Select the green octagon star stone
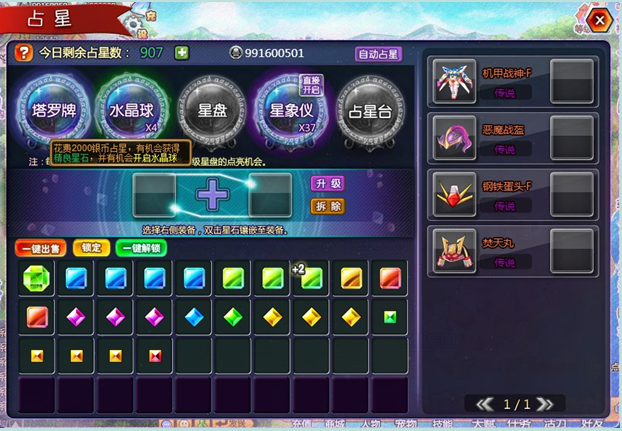622x431 pixels. click(36, 278)
